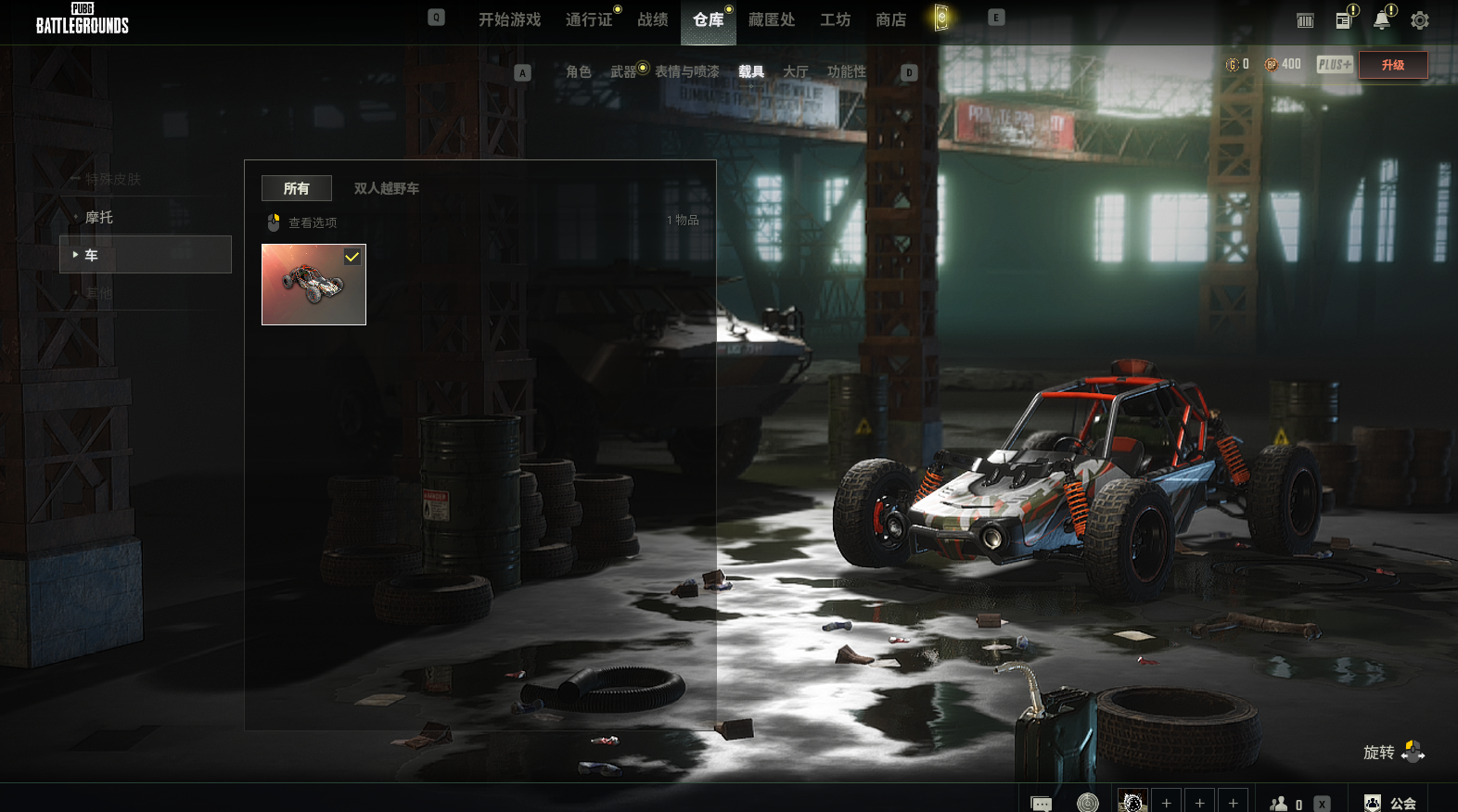
Task: Open the 表情与喷漆 emotes and sprays sub-tab
Action: [686, 71]
